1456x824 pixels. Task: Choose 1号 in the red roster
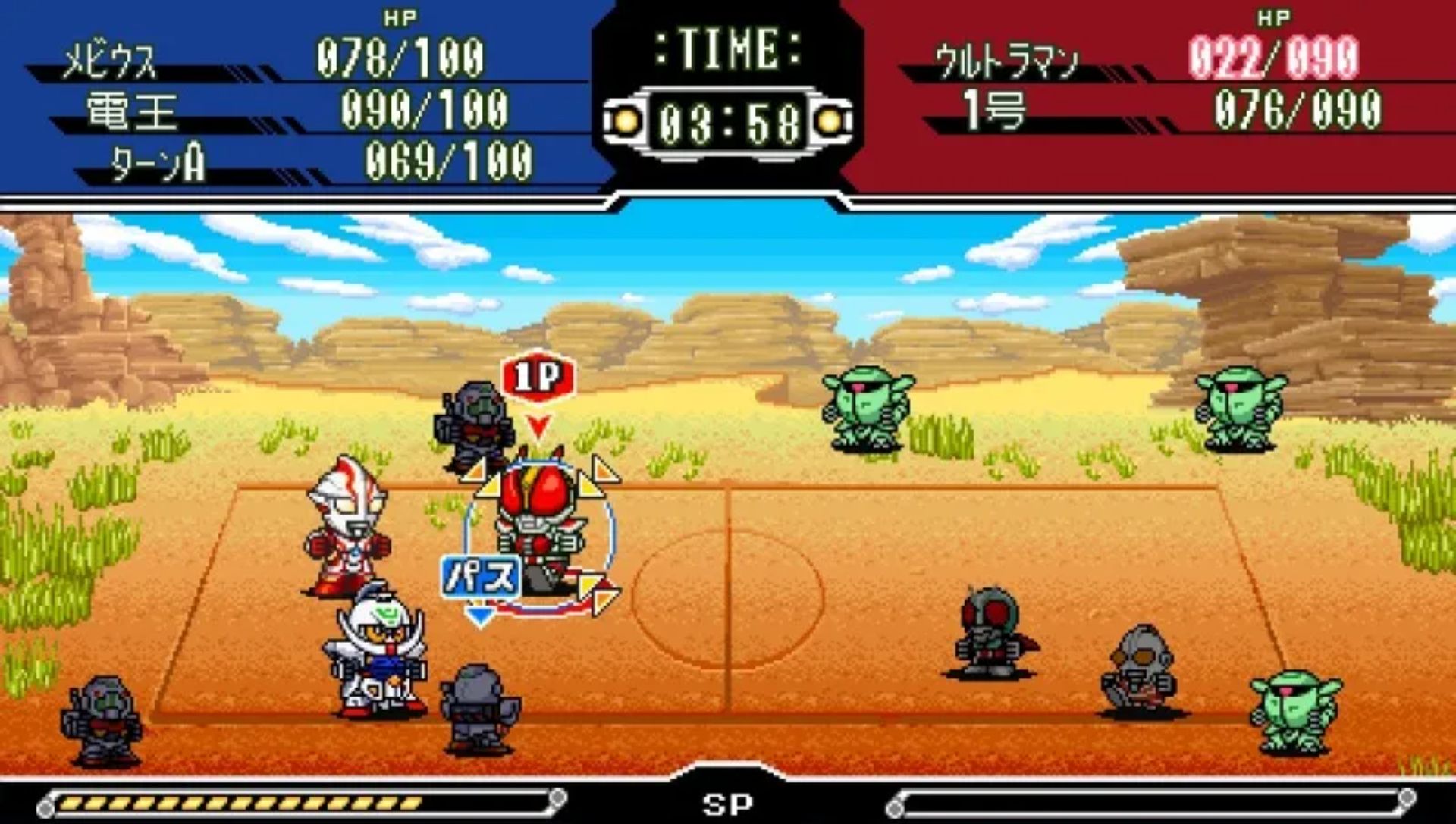tap(993, 110)
